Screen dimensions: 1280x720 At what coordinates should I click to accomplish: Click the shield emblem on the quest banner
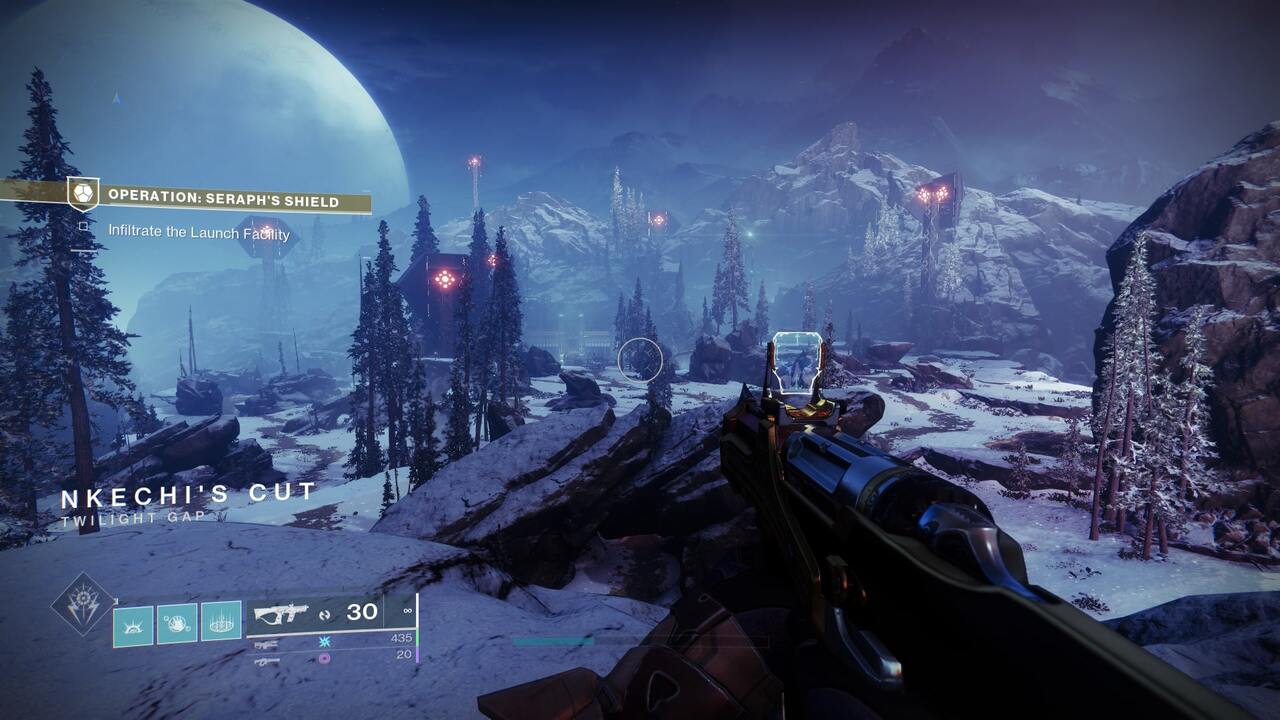pos(82,194)
